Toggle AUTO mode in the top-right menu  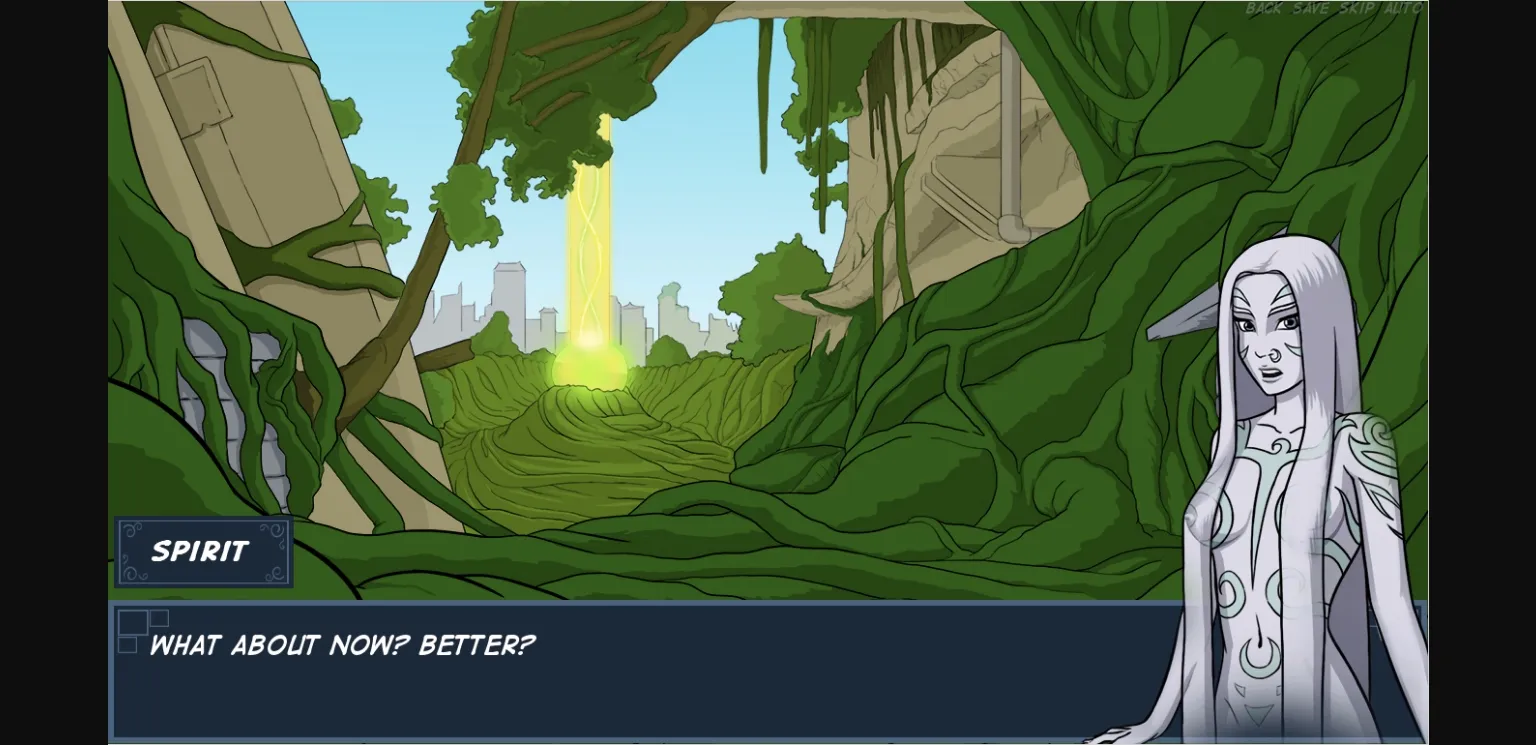pos(1402,9)
